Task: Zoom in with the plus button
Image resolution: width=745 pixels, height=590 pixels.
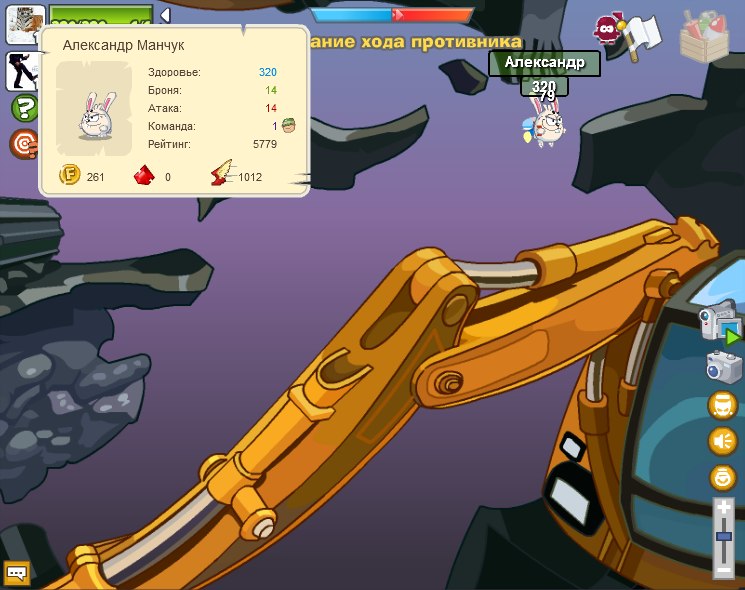Action: (x=724, y=508)
